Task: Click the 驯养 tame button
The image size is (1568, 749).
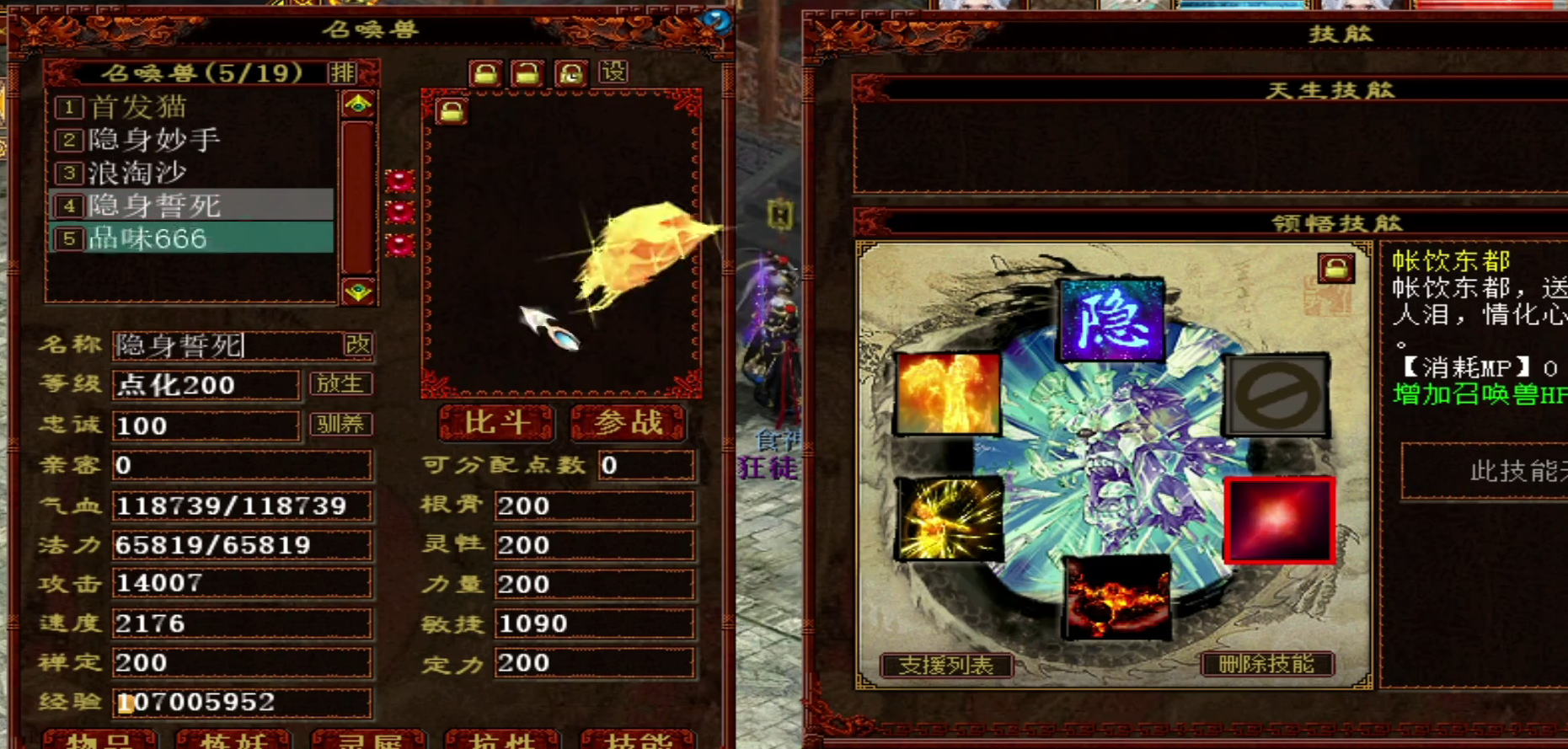Action: [x=340, y=424]
